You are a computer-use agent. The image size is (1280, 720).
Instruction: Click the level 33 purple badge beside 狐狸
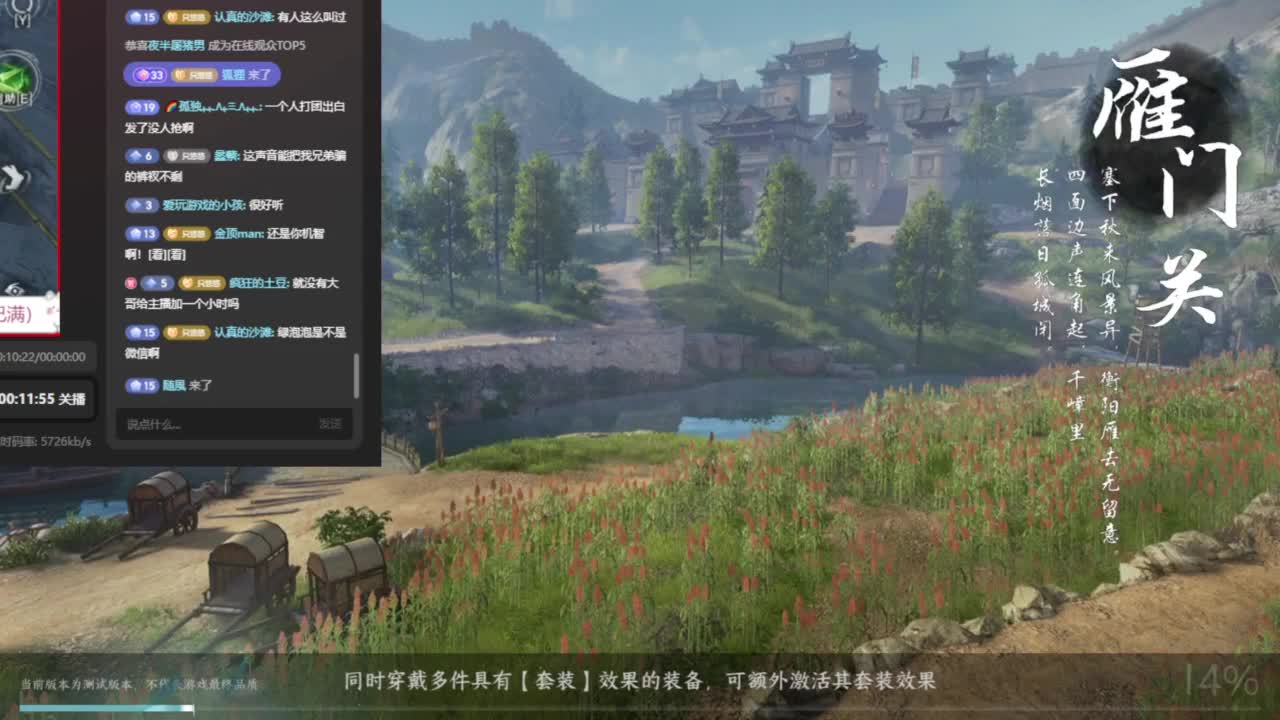pos(147,74)
